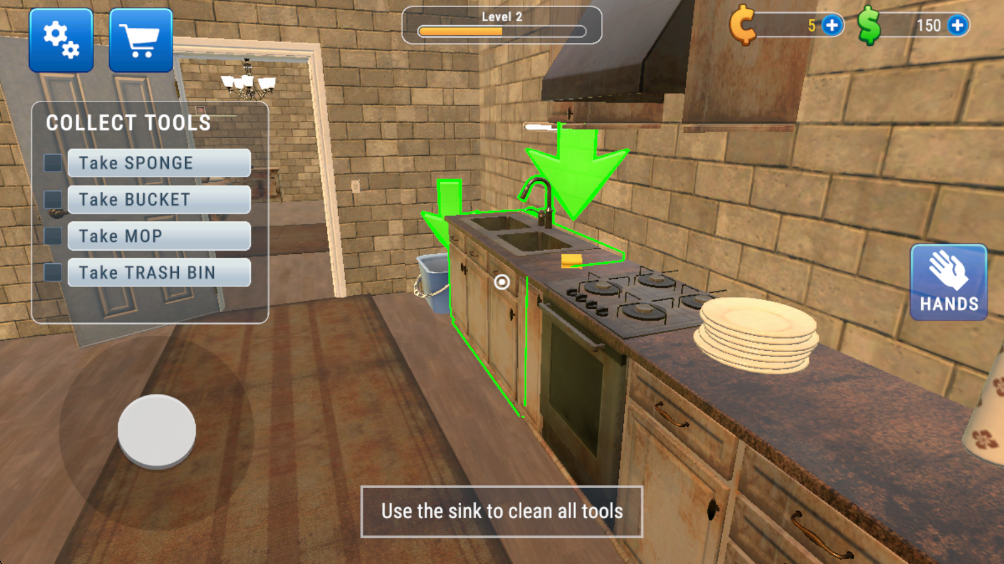This screenshot has height=564, width=1004.
Task: Tap the virtual joystick thumb pad
Action: tap(156, 431)
